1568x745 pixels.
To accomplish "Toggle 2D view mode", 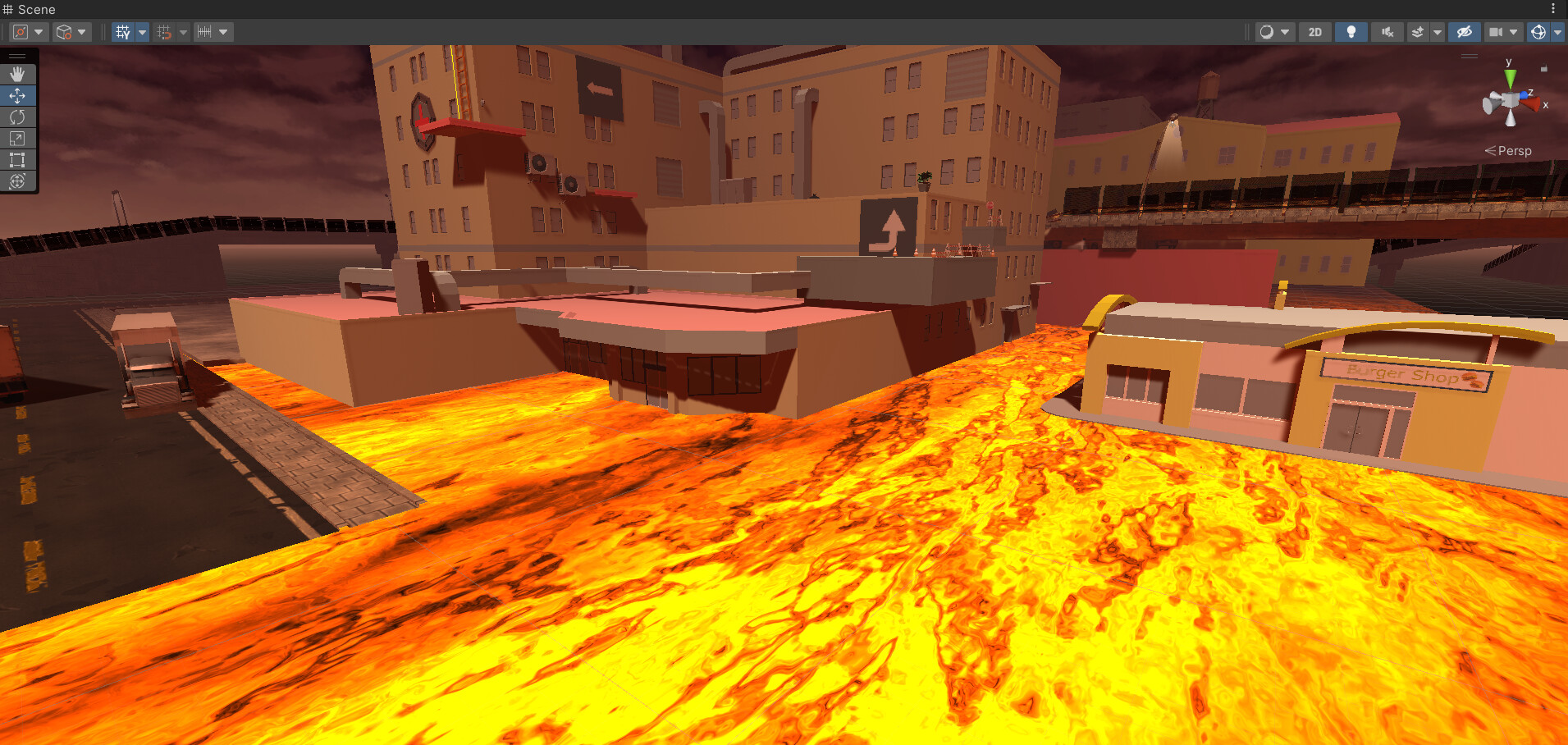I will tap(1315, 32).
